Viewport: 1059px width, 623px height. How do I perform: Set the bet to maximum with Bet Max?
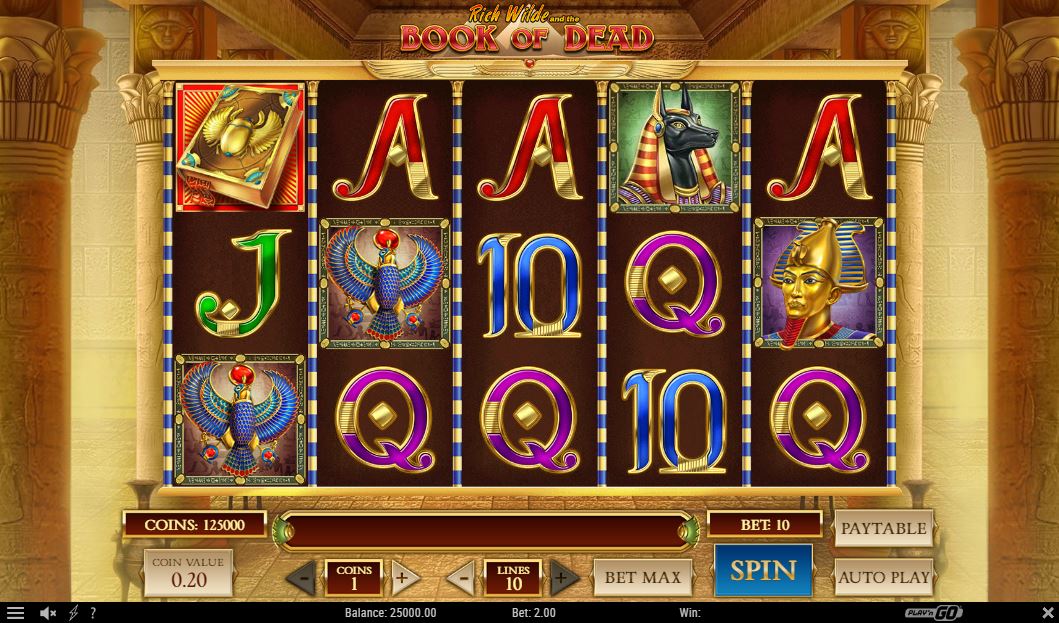(643, 577)
